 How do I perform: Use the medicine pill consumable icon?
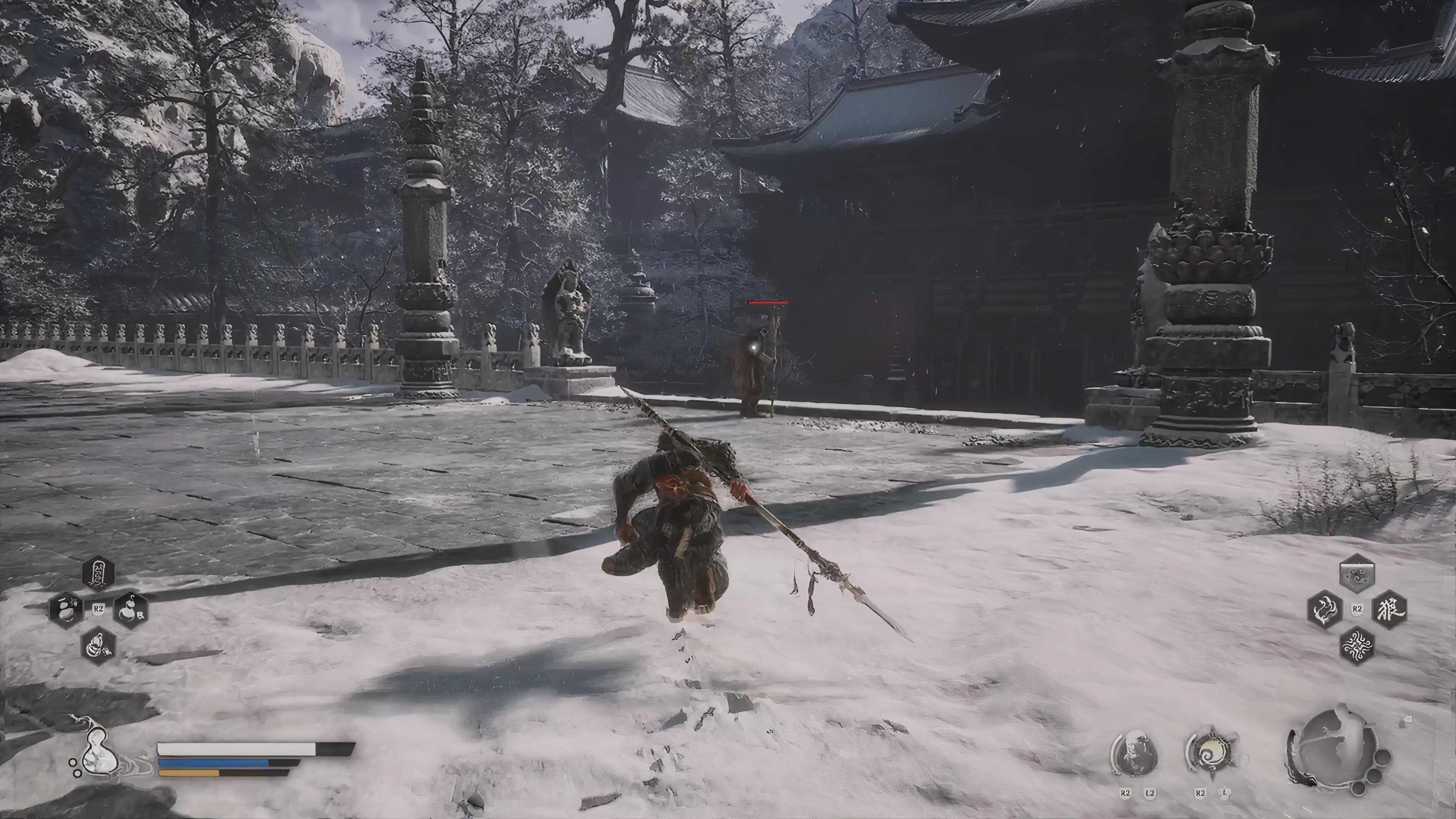click(66, 609)
